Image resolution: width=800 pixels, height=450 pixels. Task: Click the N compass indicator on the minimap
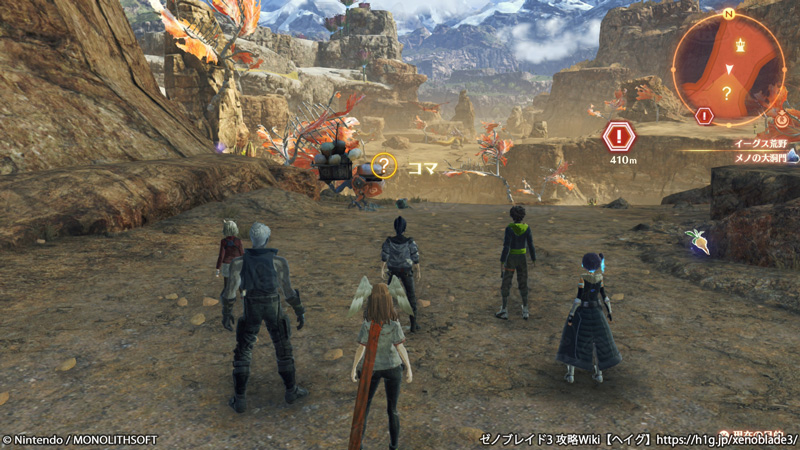coord(730,14)
